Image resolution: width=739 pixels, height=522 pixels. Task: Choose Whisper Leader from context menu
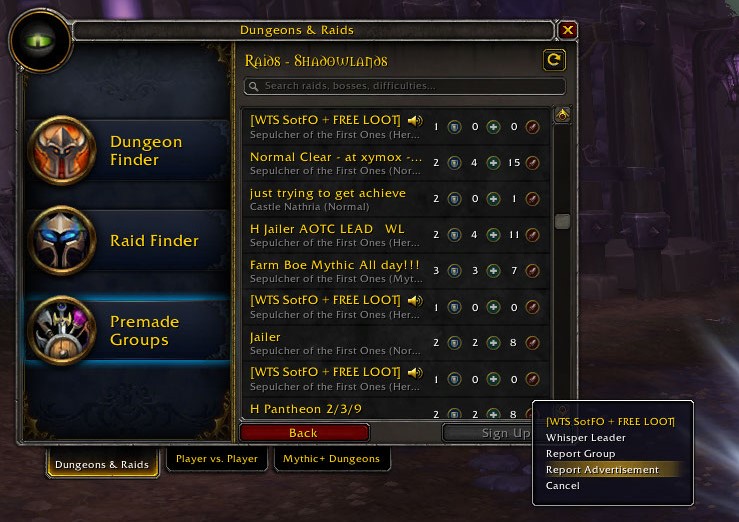586,438
